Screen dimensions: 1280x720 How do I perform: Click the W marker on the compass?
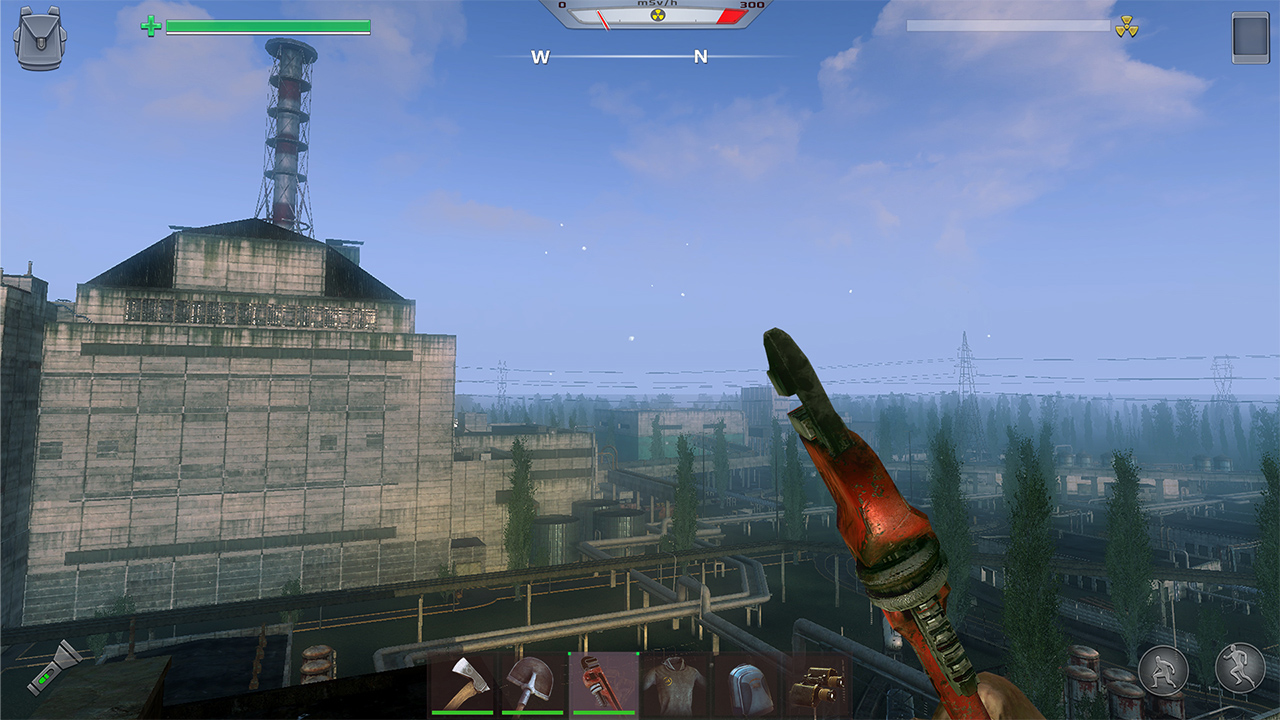(540, 58)
